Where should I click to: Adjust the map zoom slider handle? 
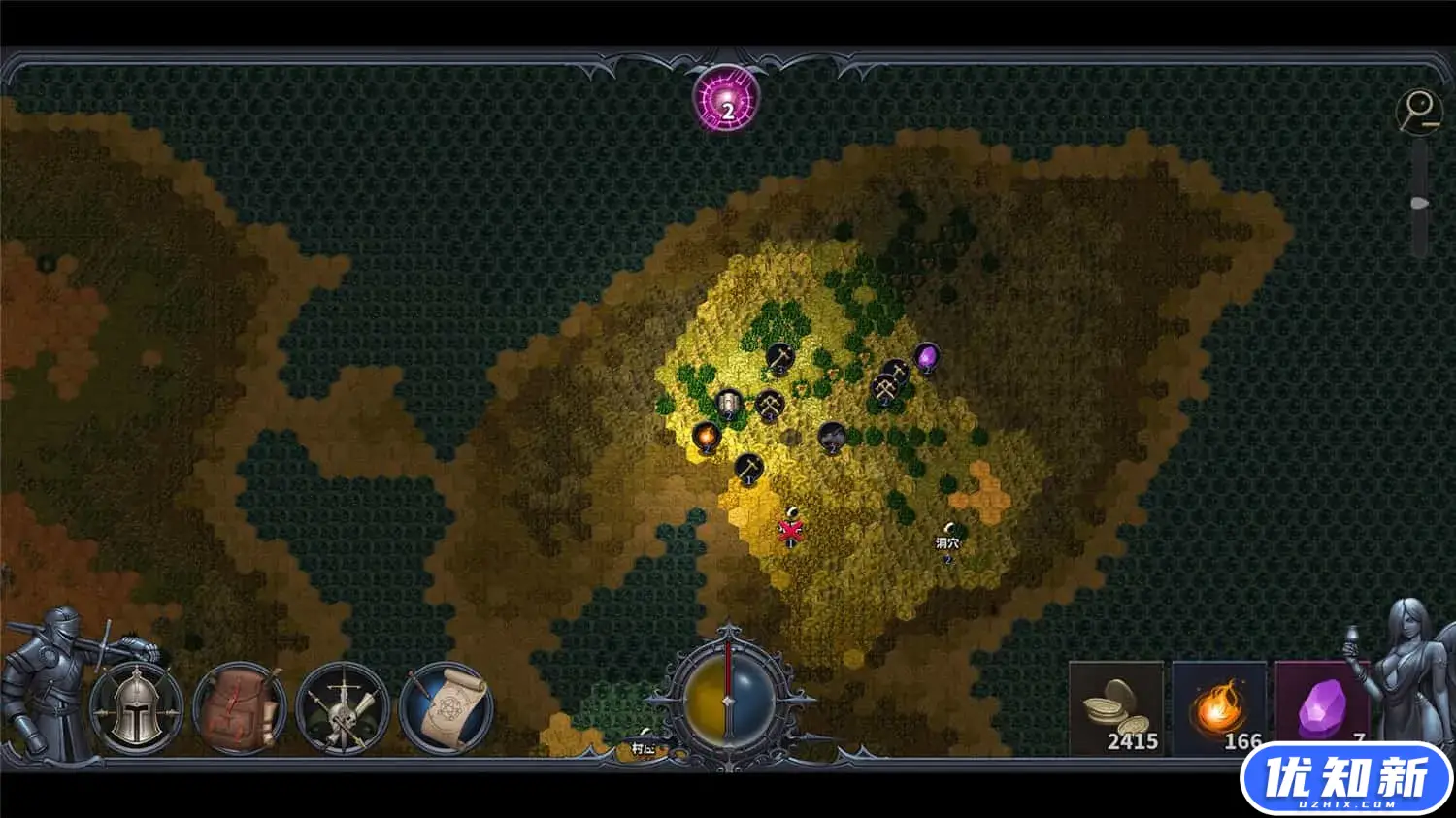1419,204
